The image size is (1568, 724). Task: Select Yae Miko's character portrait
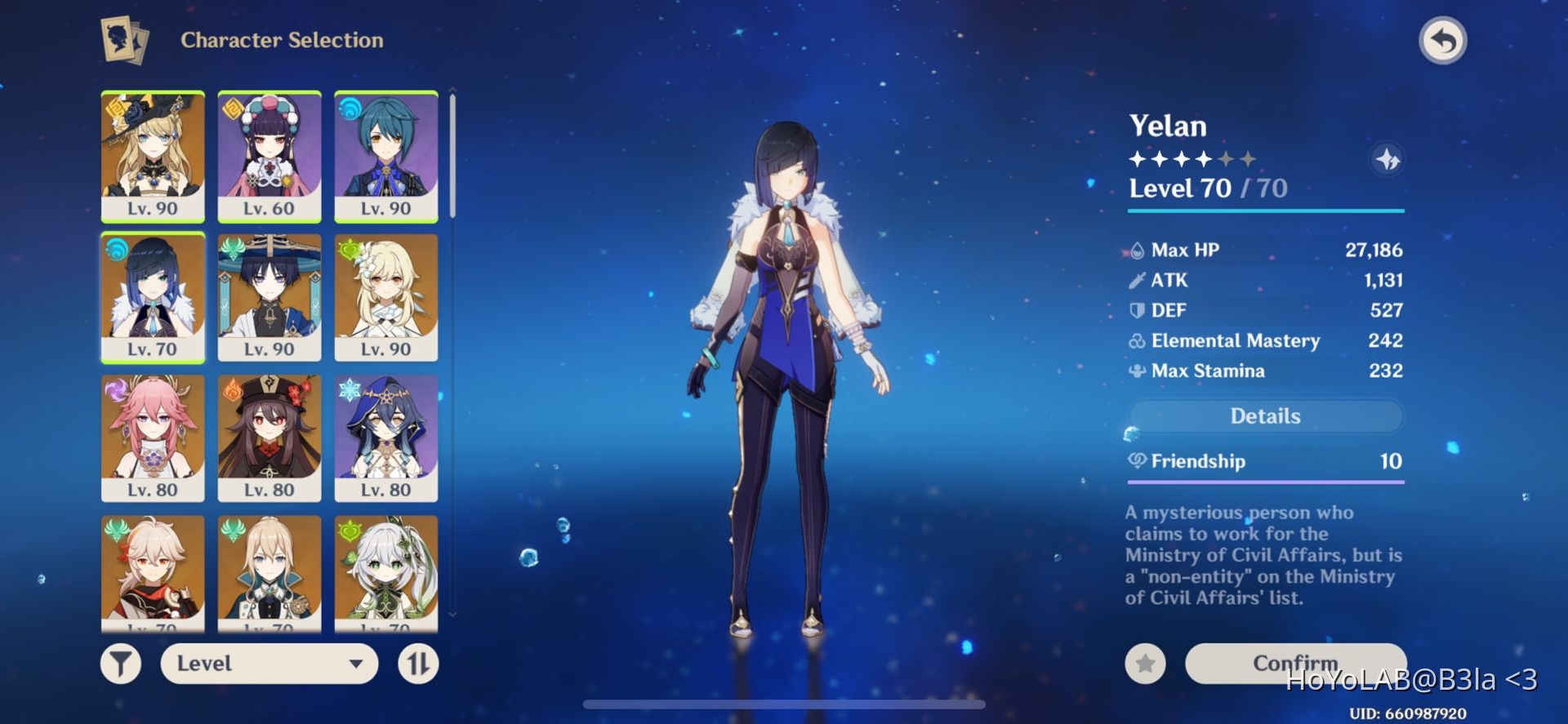pyautogui.click(x=153, y=438)
